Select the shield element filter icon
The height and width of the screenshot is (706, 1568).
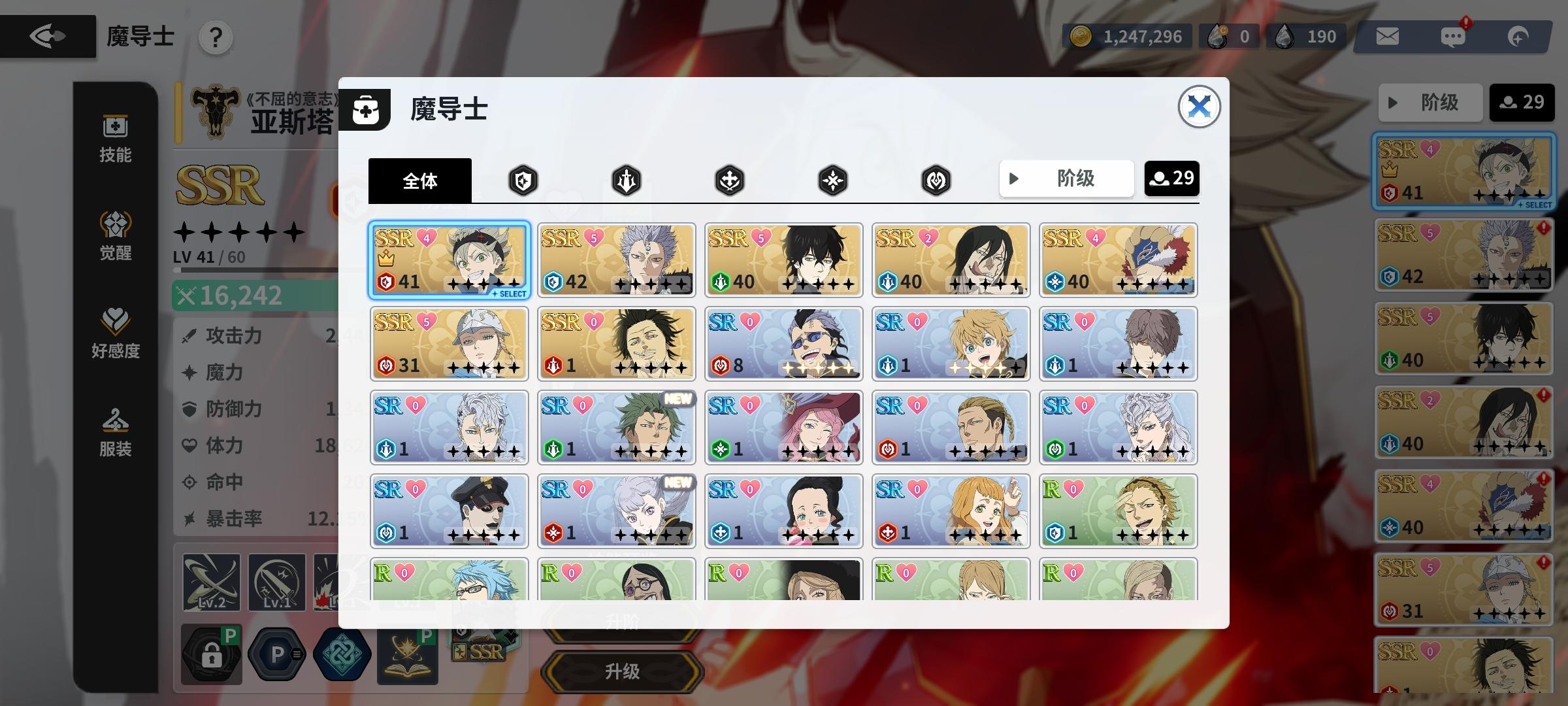pos(523,180)
